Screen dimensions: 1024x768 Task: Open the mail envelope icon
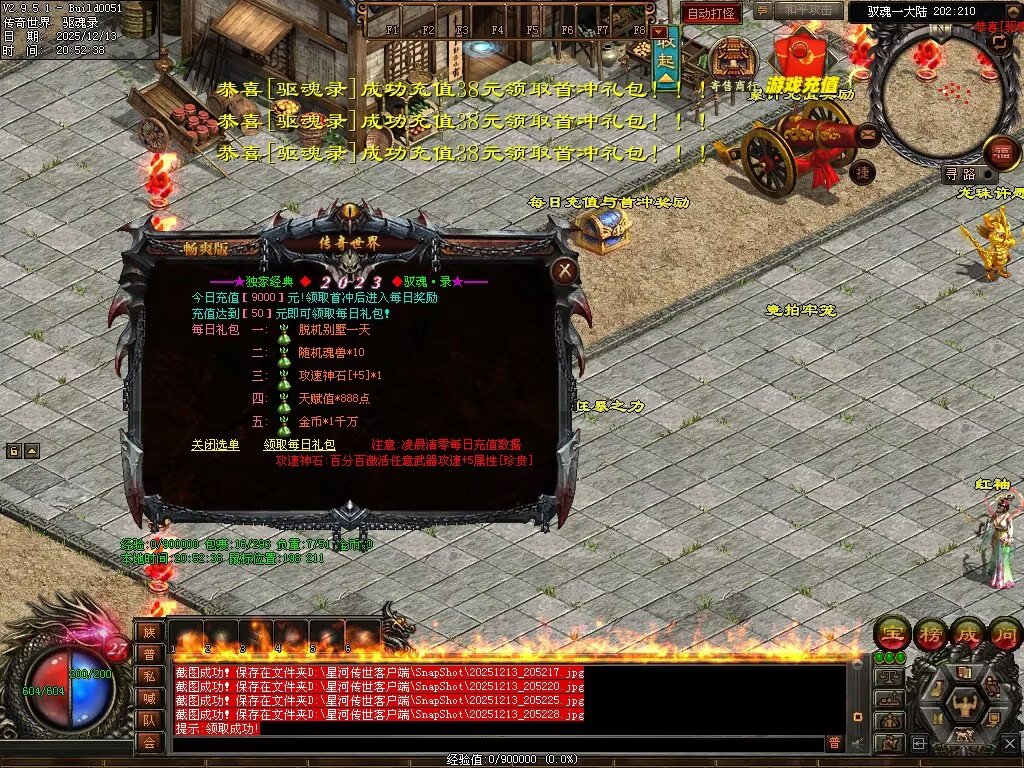click(x=866, y=133)
